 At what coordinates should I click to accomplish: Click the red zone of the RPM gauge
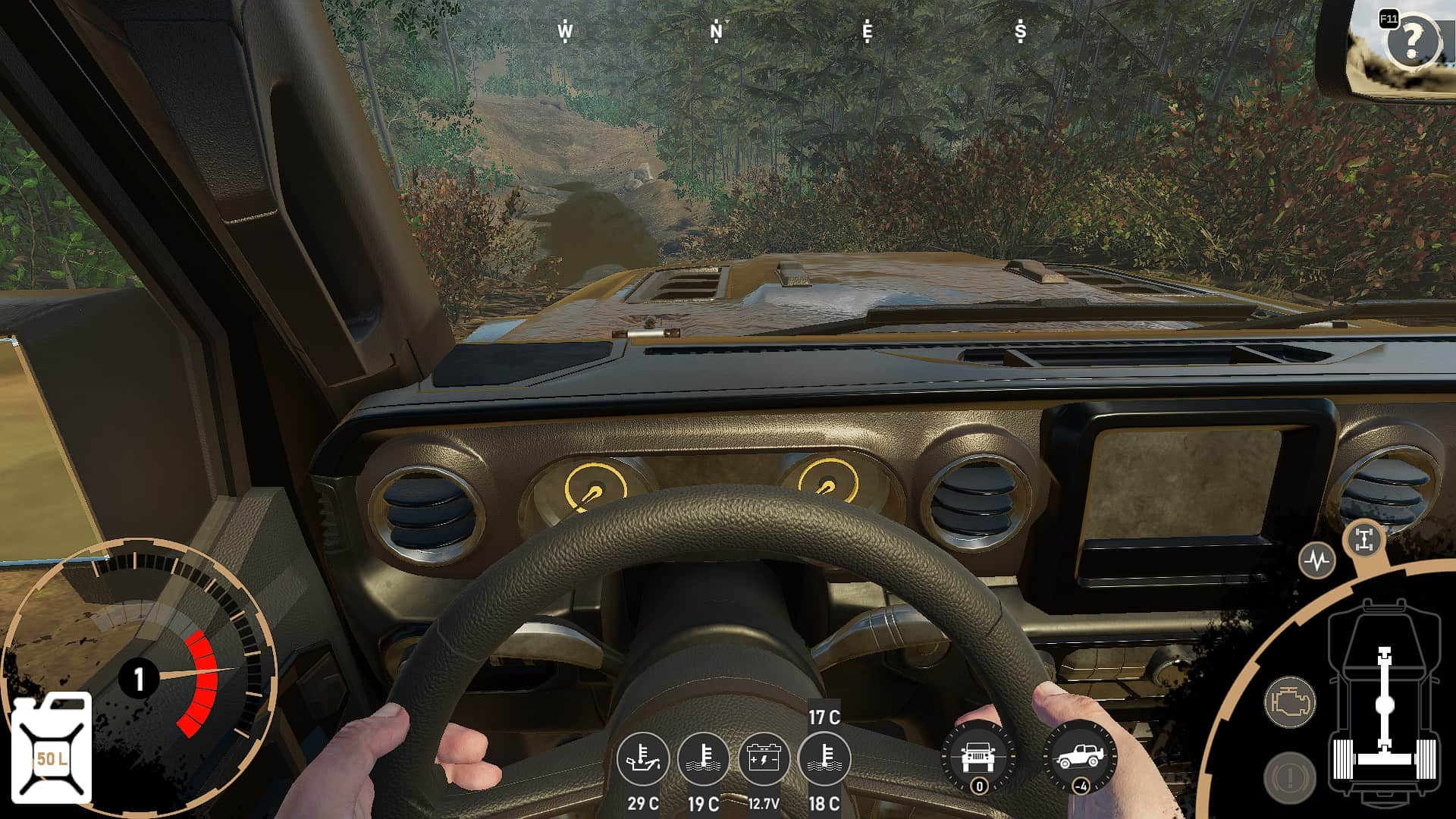(x=200, y=682)
